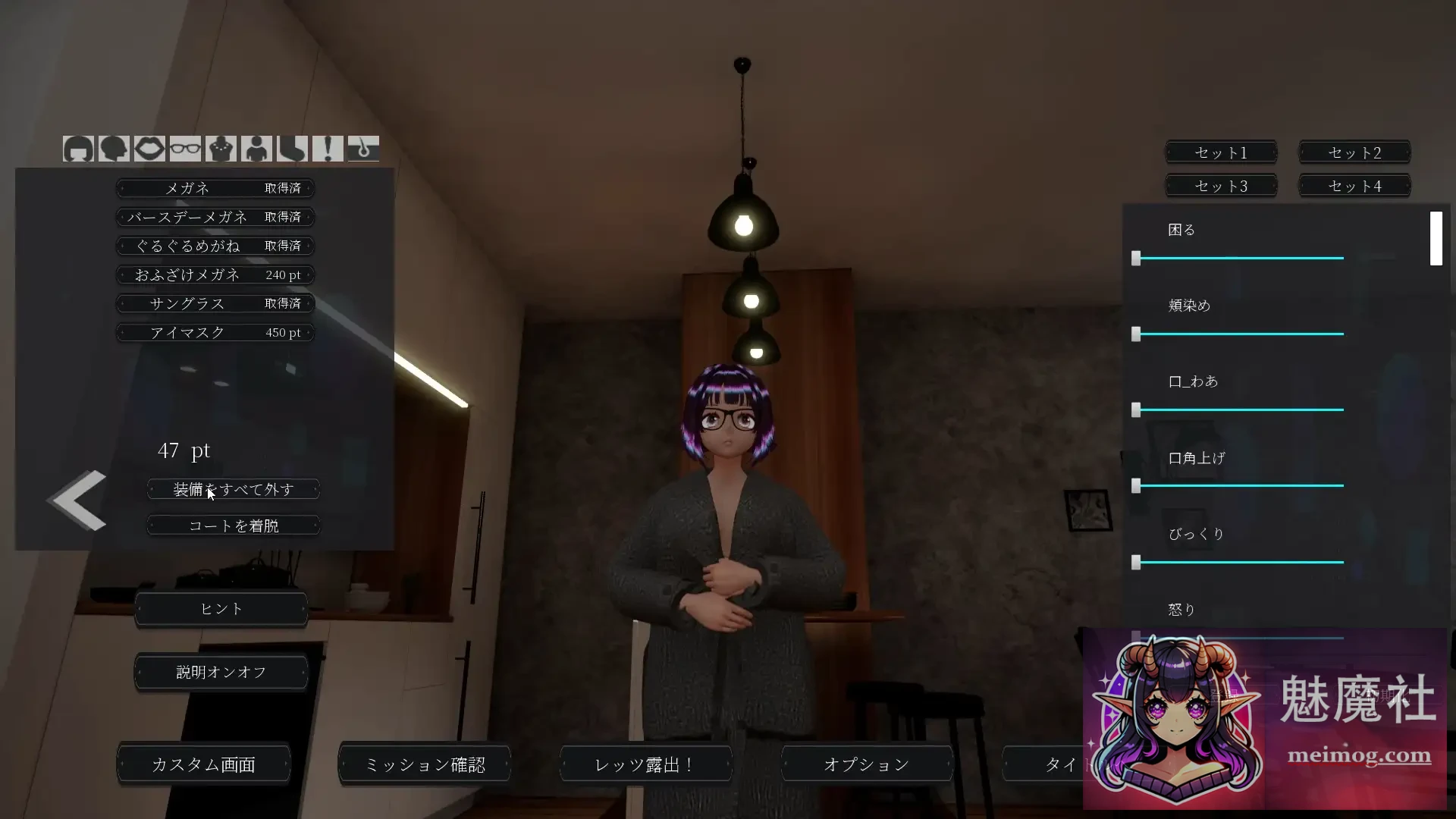1456x819 pixels.
Task: Open the オプション menu
Action: [x=865, y=764]
